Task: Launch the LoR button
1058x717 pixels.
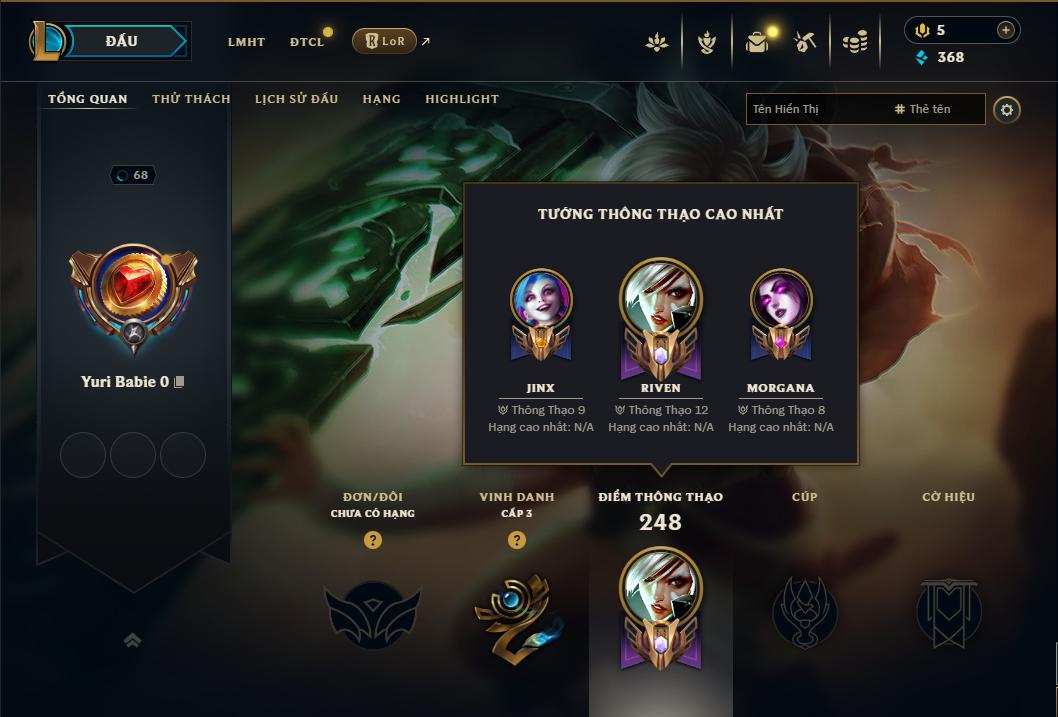Action: 385,41
